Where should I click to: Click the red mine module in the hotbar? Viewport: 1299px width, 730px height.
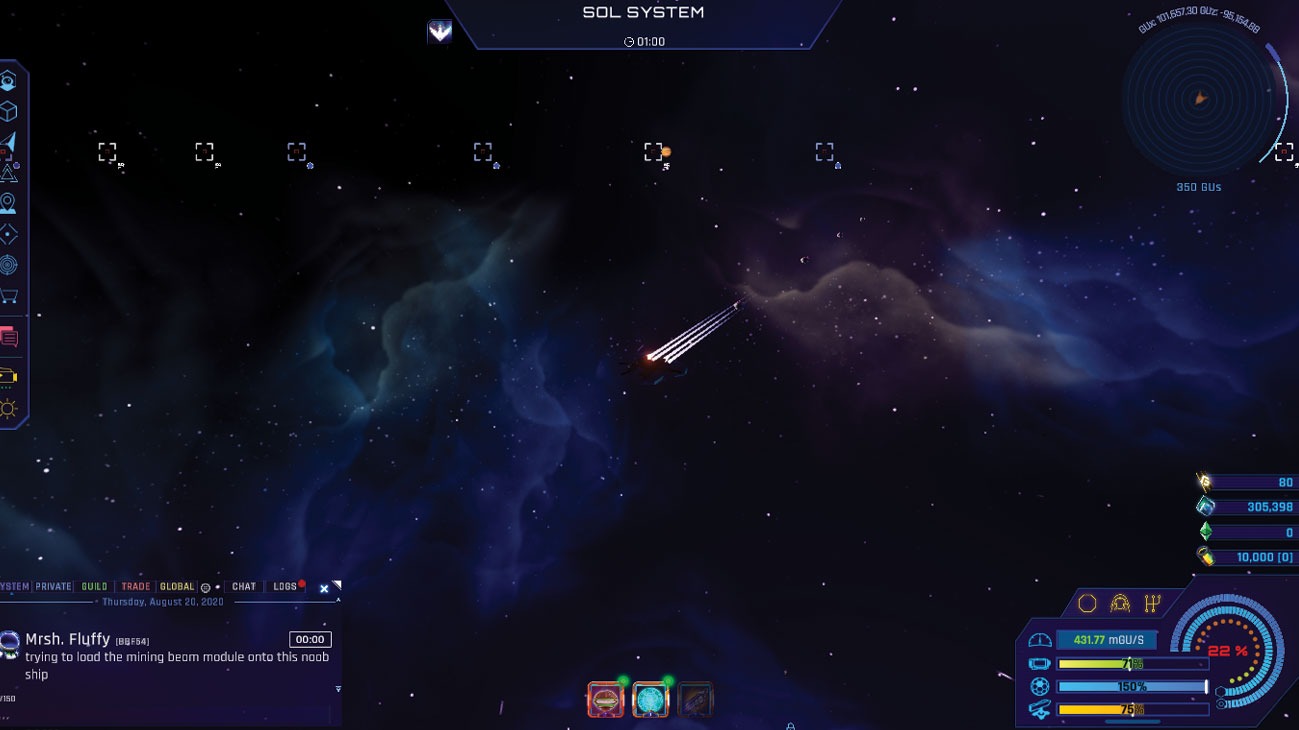point(606,699)
